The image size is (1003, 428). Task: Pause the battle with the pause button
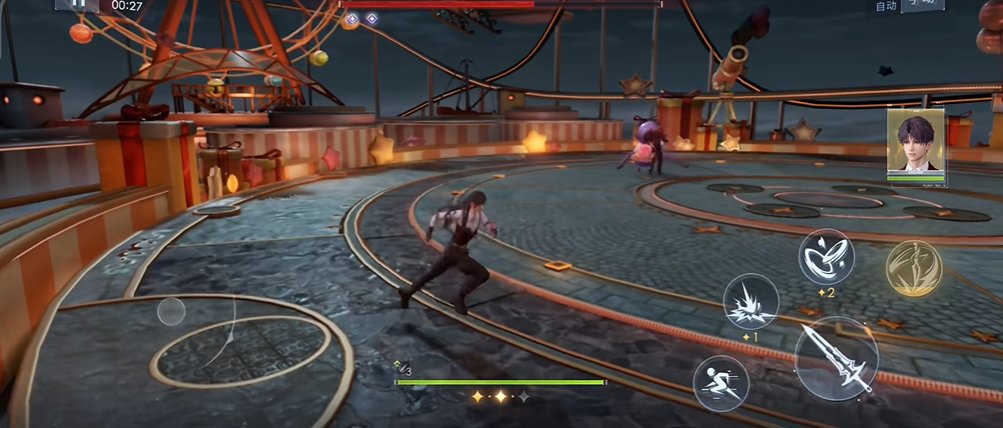point(76,4)
